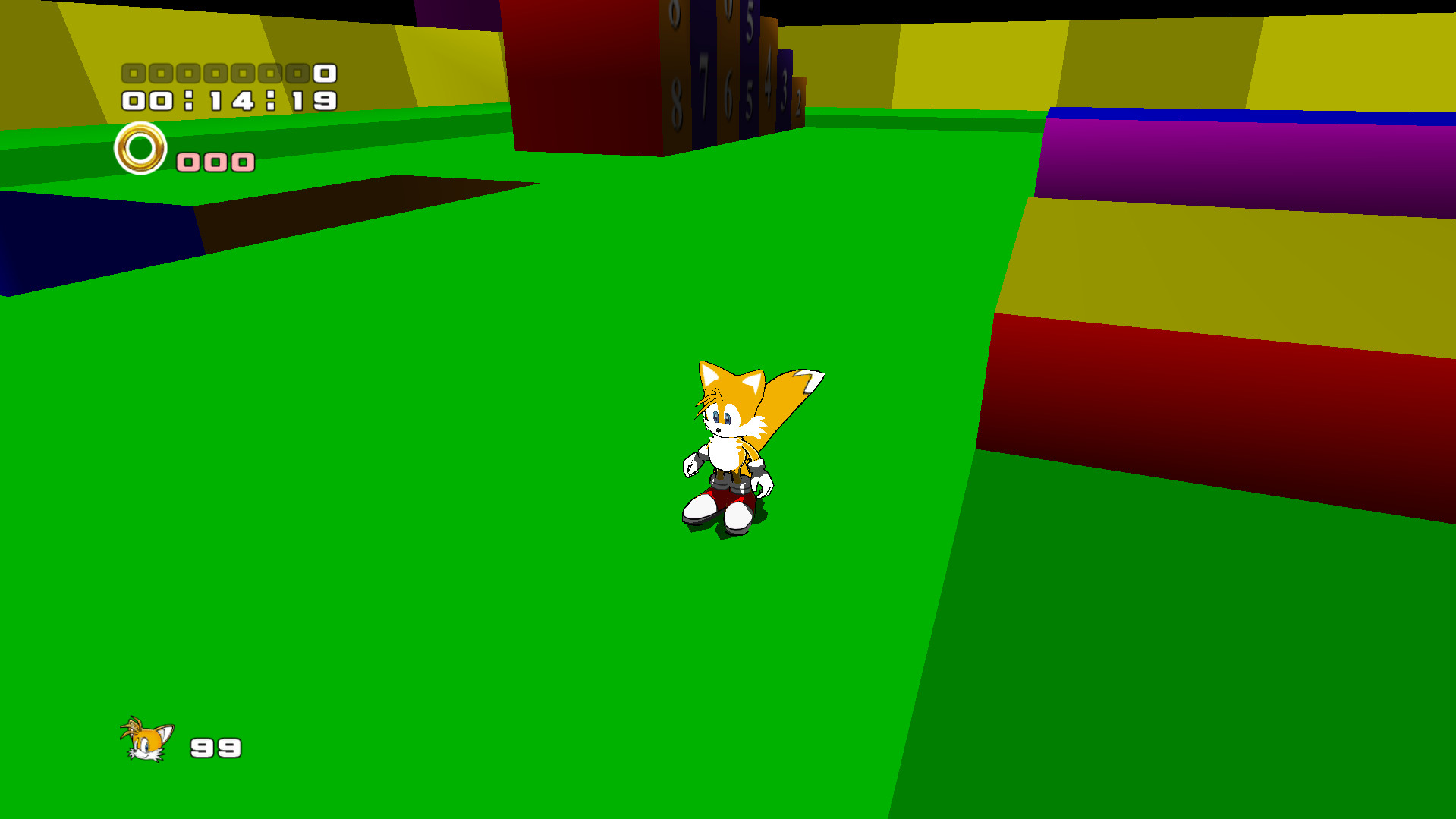Click the last score box showing 0
This screenshot has height=819, width=1456.
pyautogui.click(x=323, y=72)
